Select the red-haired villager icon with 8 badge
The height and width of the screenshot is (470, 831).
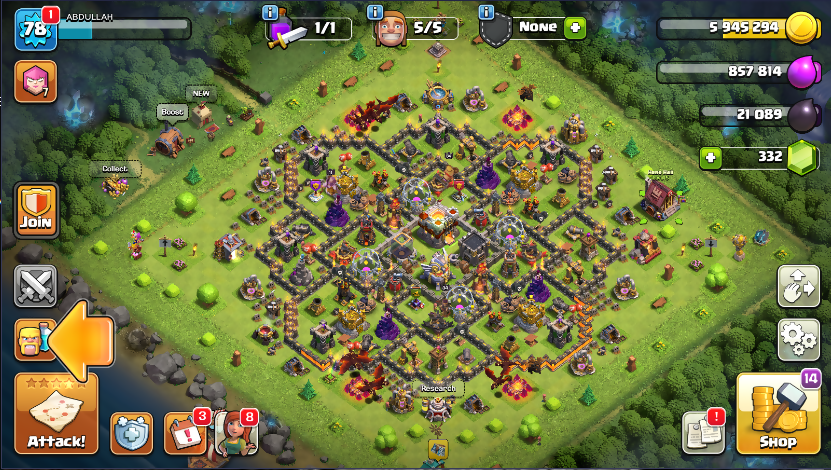[235, 433]
